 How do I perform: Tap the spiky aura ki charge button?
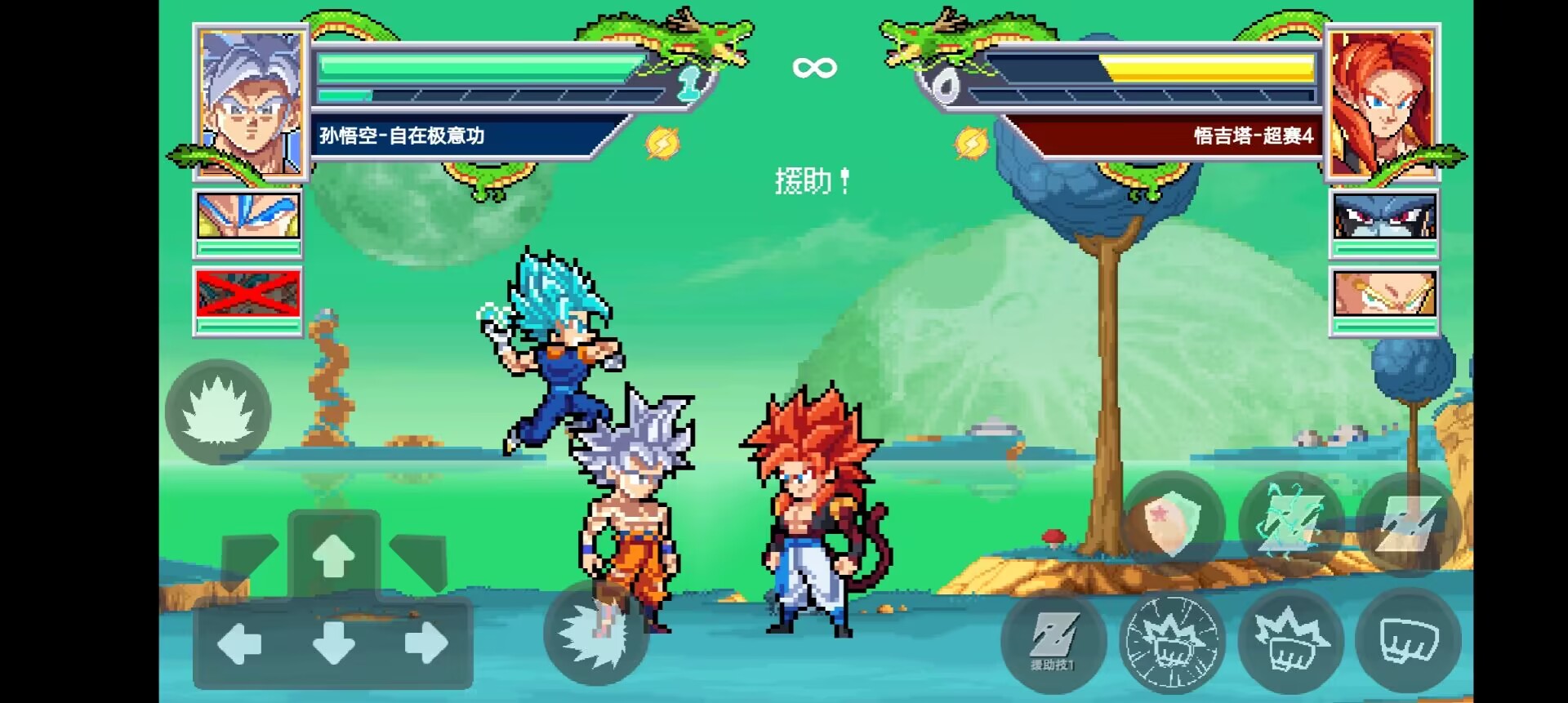click(x=216, y=411)
